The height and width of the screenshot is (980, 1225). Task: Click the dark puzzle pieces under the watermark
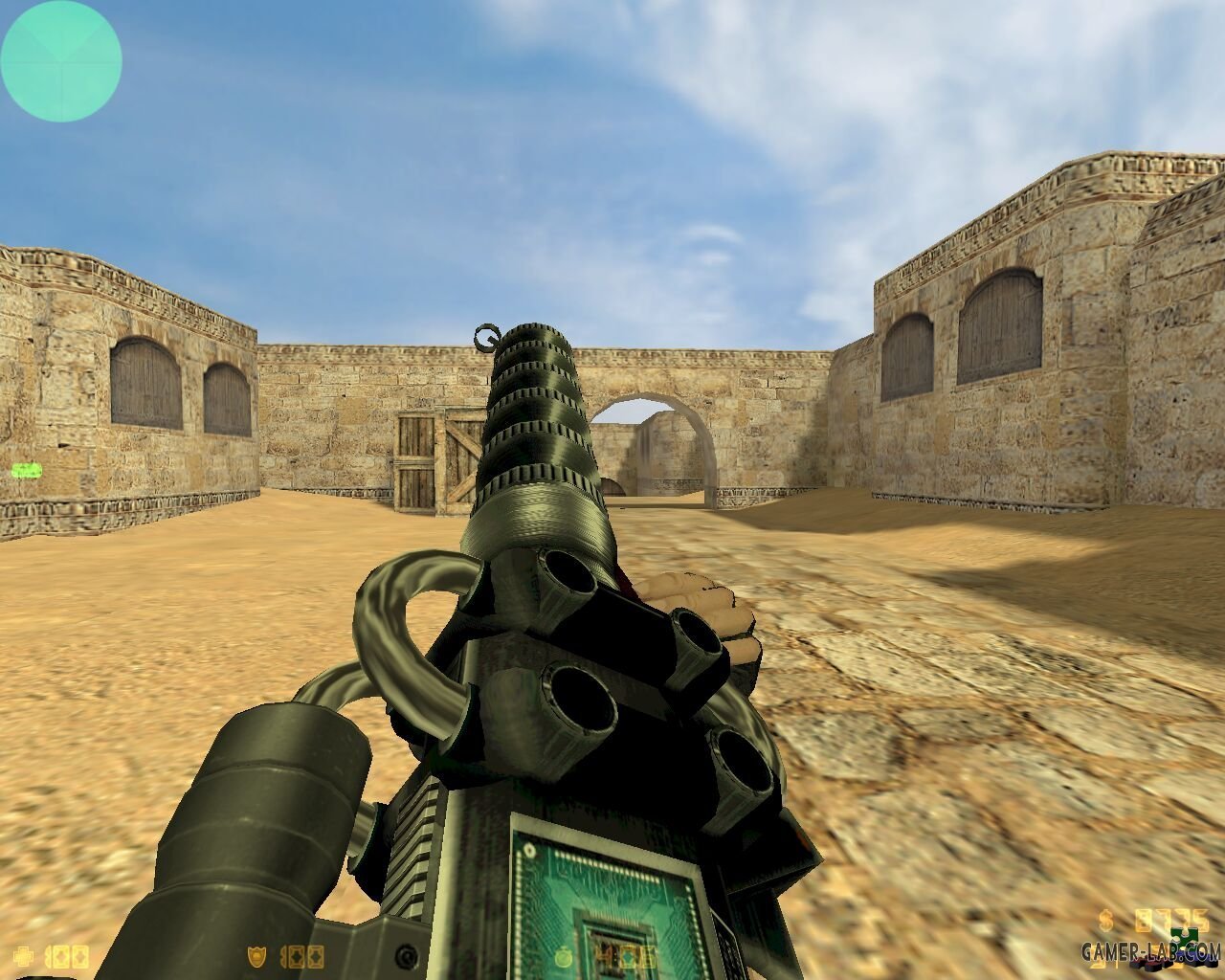point(1153,967)
